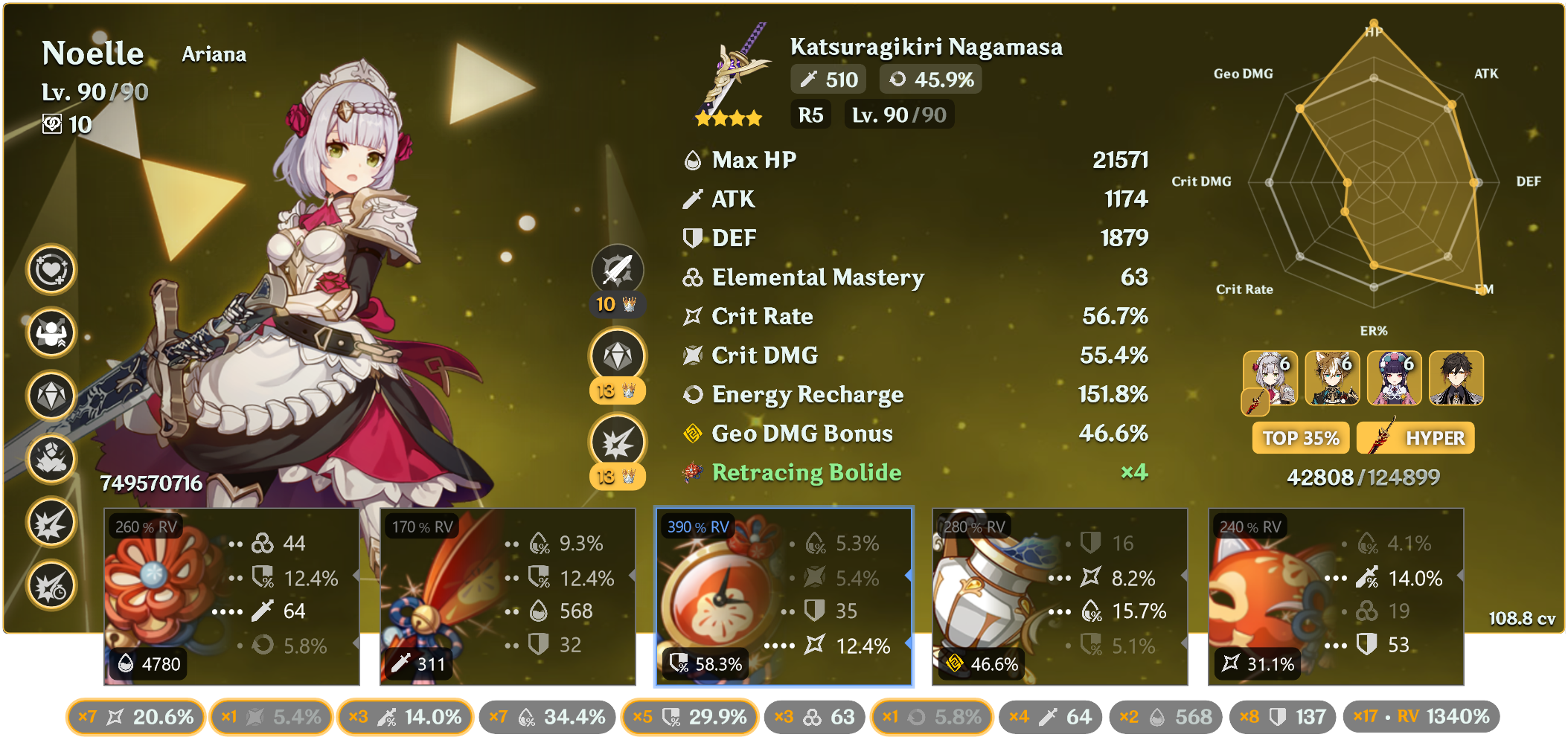
Task: Click the HYPER build button
Action: pyautogui.click(x=1413, y=437)
